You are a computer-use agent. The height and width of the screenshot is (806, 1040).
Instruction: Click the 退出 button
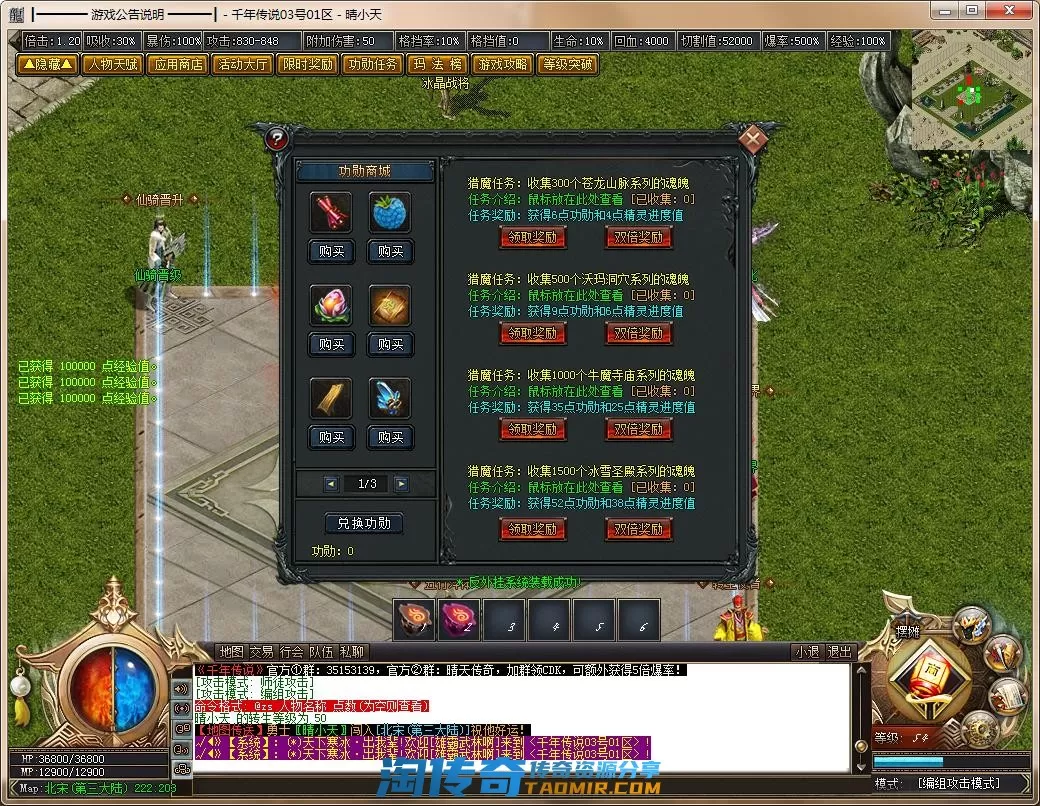coord(840,652)
